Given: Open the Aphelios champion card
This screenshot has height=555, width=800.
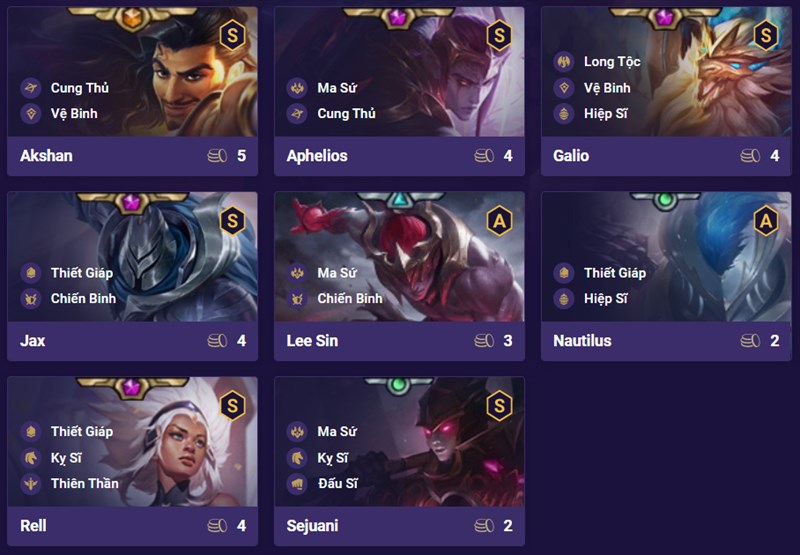Looking at the screenshot, I should pos(399,90).
